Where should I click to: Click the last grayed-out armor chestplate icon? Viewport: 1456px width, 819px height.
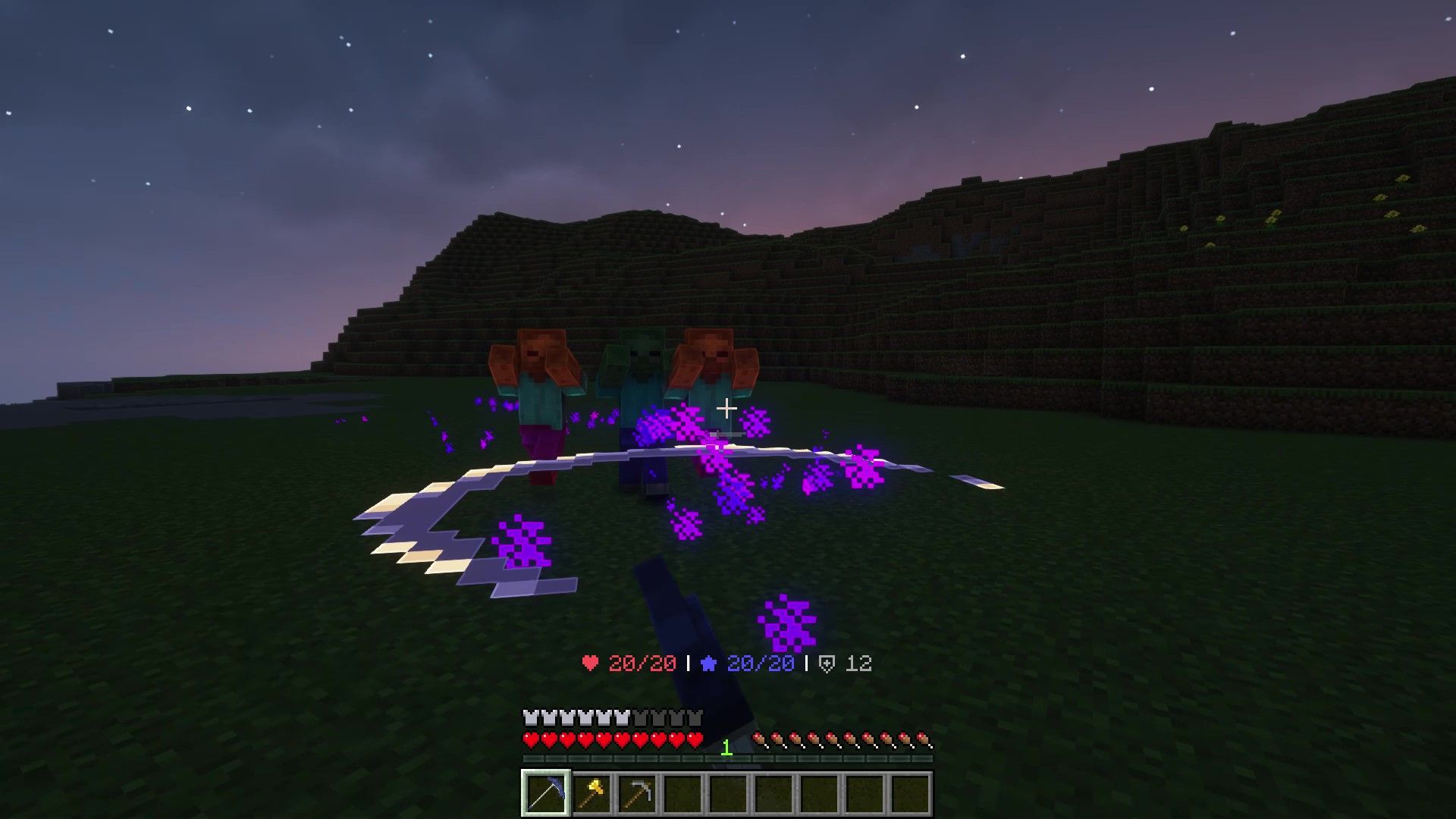[x=696, y=716]
